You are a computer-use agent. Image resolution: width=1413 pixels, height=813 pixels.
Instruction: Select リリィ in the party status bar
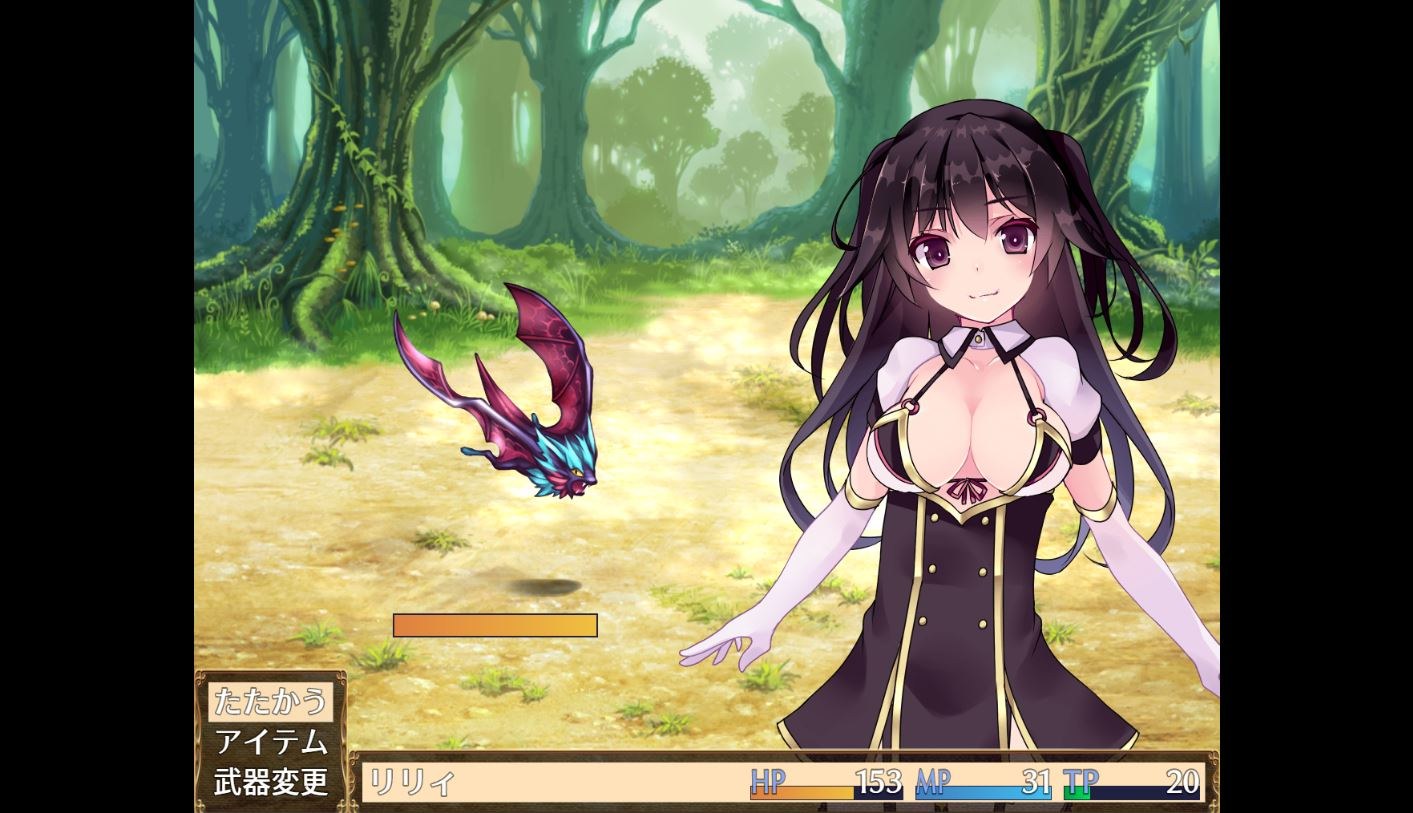pos(410,781)
